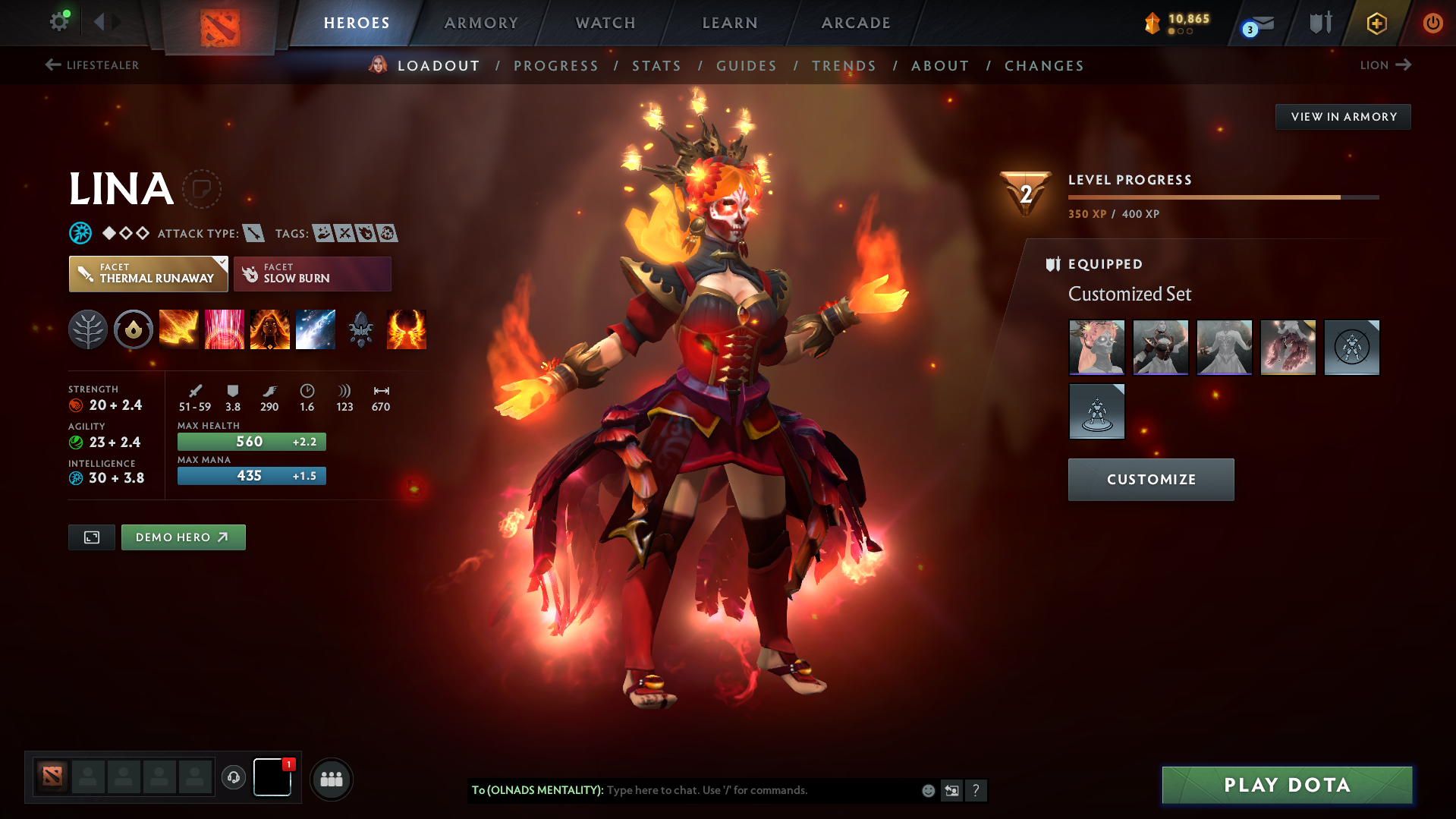Click the chat message input field
Viewport: 1456px width, 819px height.
click(759, 790)
